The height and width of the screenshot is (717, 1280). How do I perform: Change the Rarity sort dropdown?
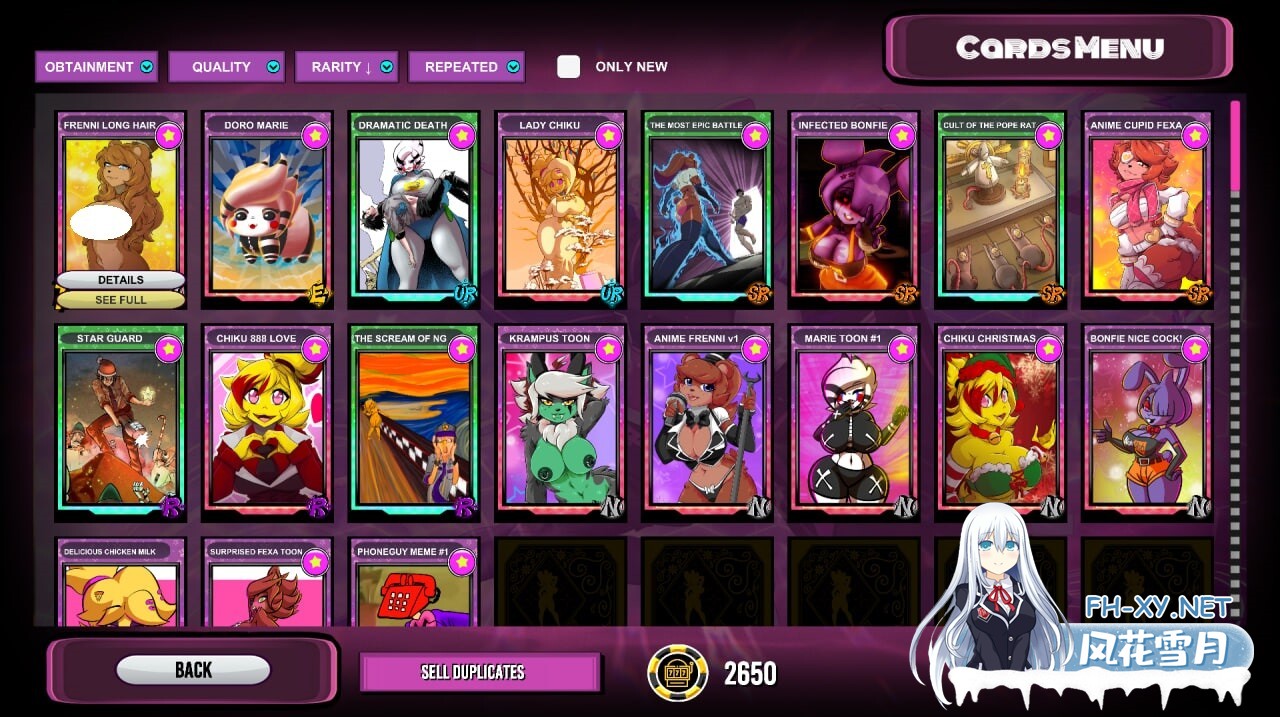tap(346, 67)
